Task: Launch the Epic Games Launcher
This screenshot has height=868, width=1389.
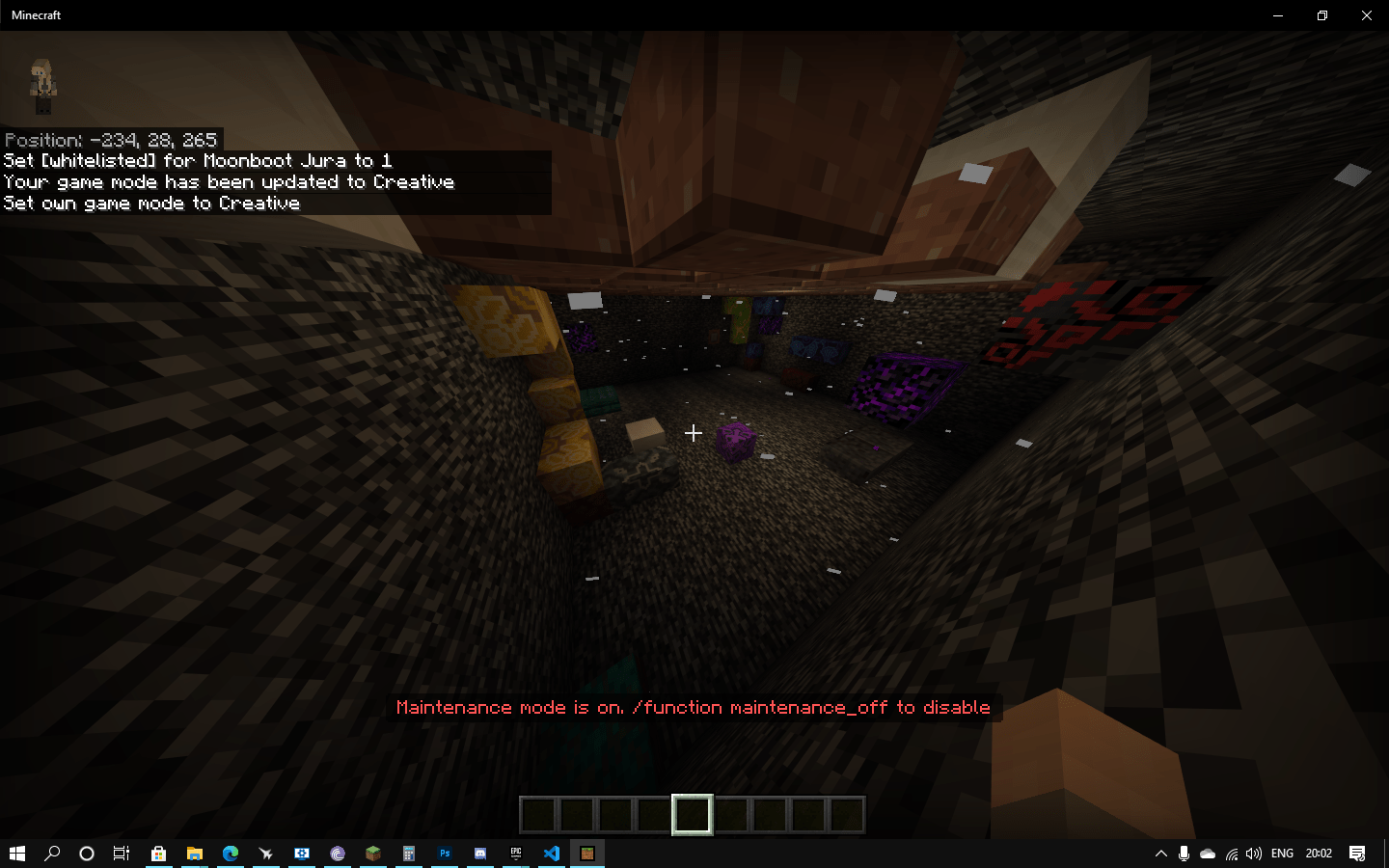Action: pyautogui.click(x=515, y=854)
